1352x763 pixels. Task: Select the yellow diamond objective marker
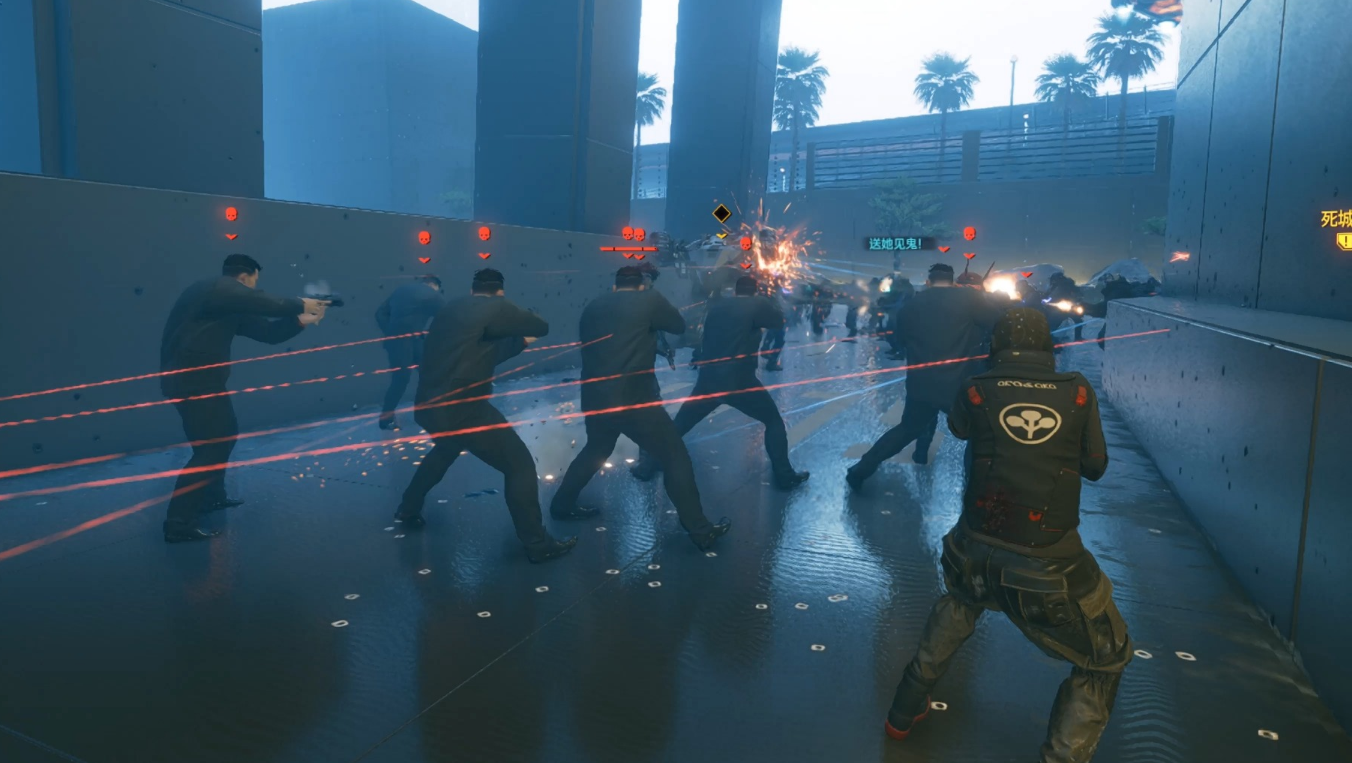[x=721, y=213]
